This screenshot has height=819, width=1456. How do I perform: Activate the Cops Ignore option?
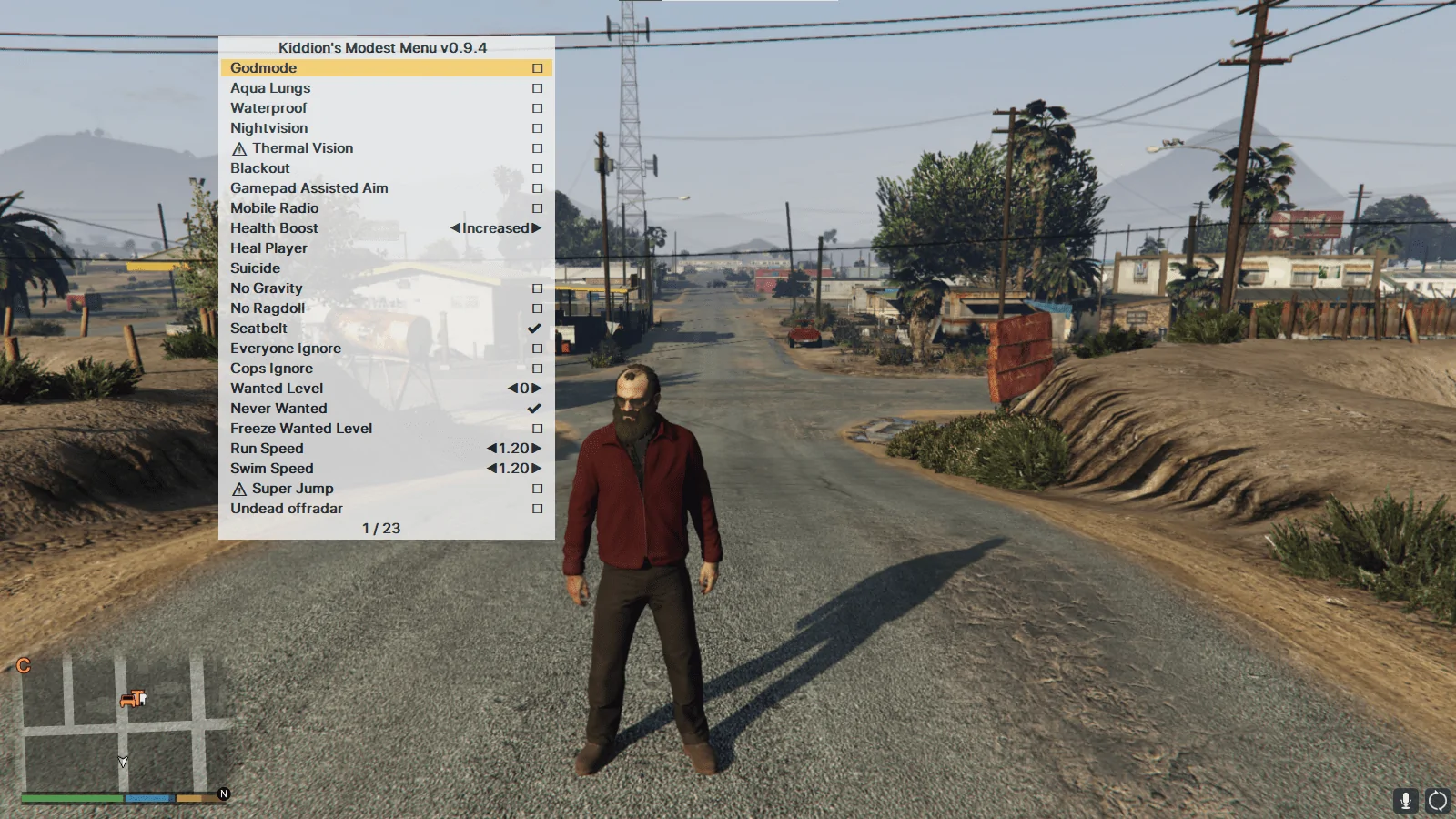click(537, 369)
